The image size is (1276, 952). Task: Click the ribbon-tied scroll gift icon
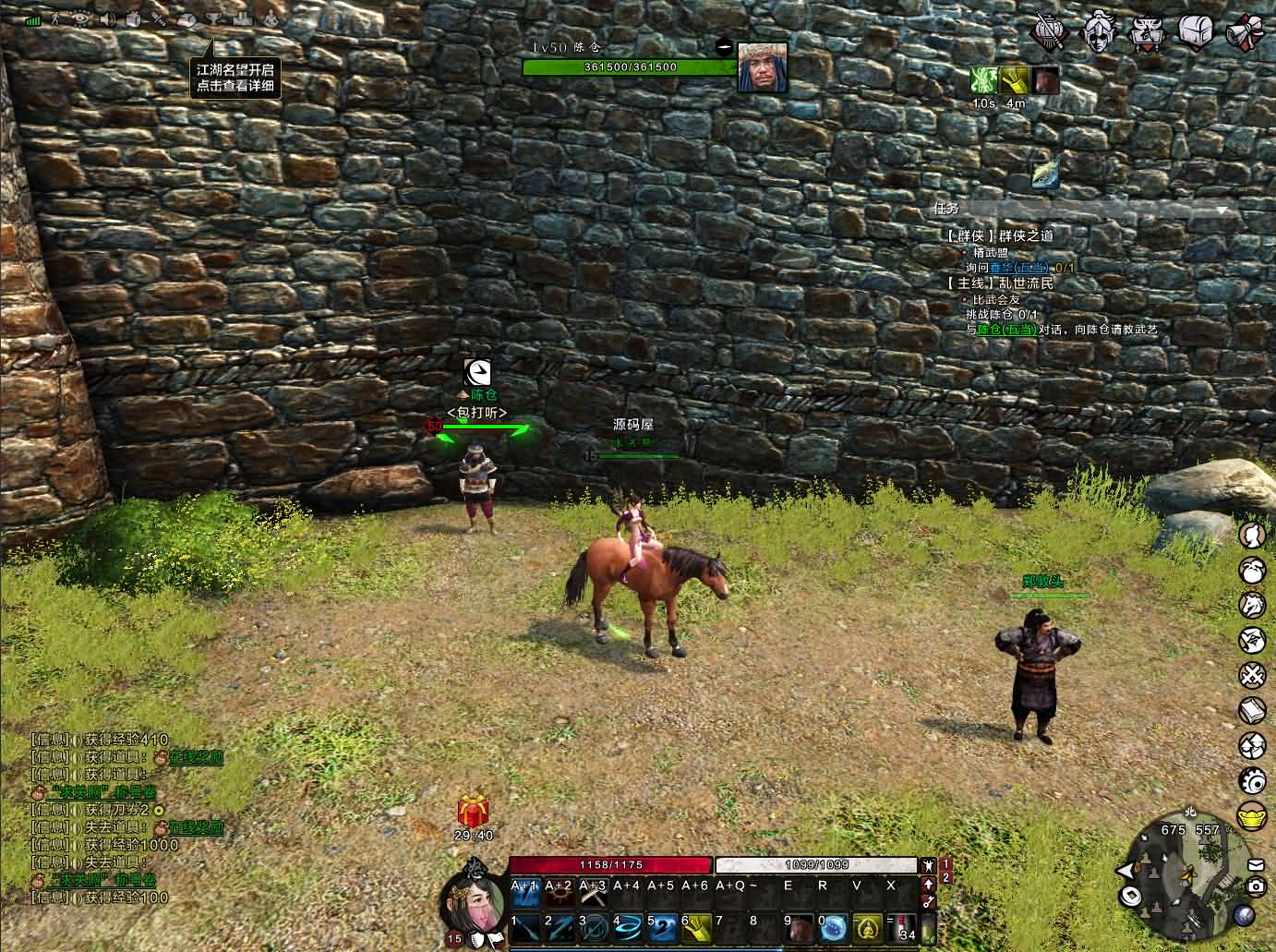coord(1244,31)
